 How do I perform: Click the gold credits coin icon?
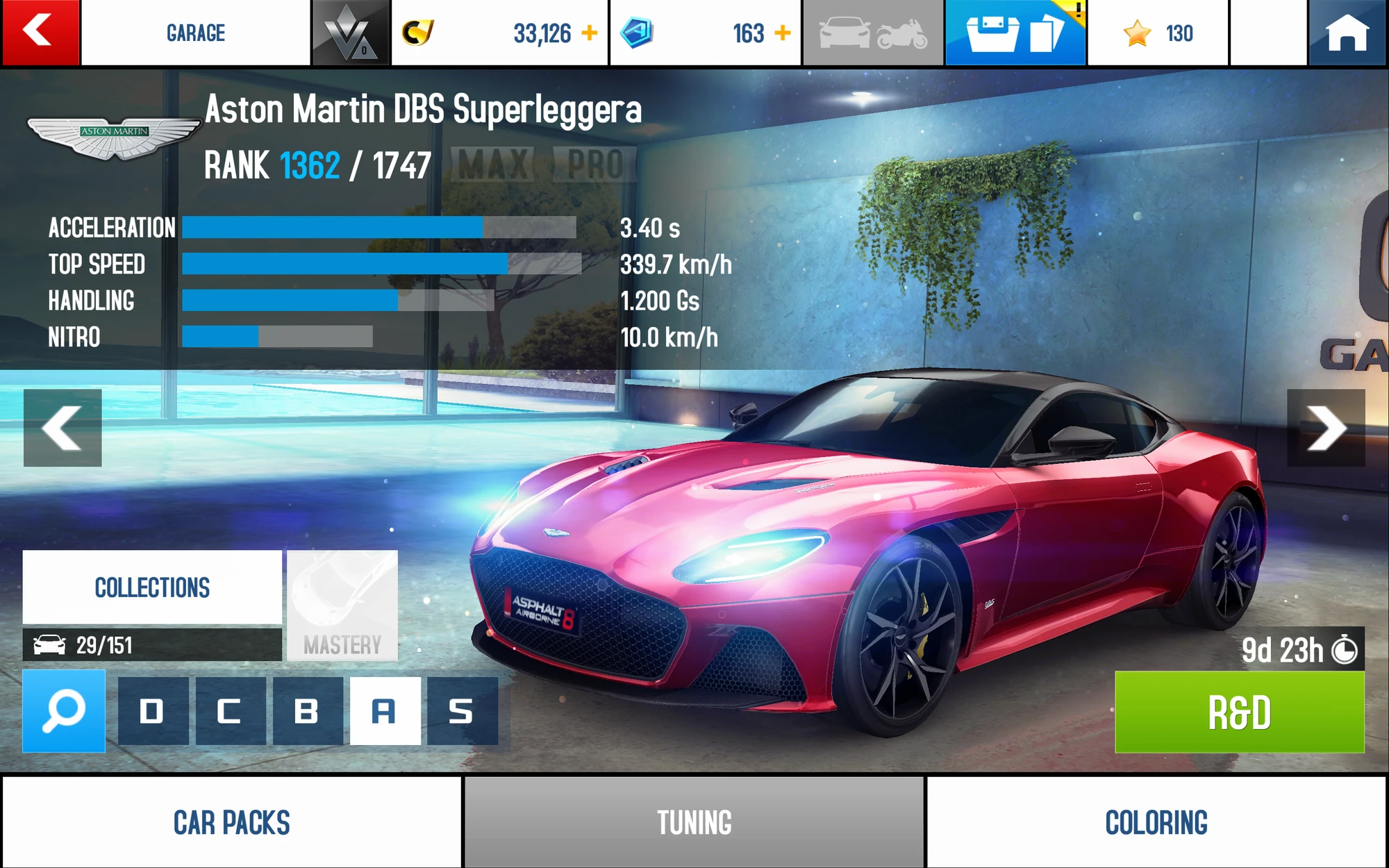pyautogui.click(x=417, y=31)
